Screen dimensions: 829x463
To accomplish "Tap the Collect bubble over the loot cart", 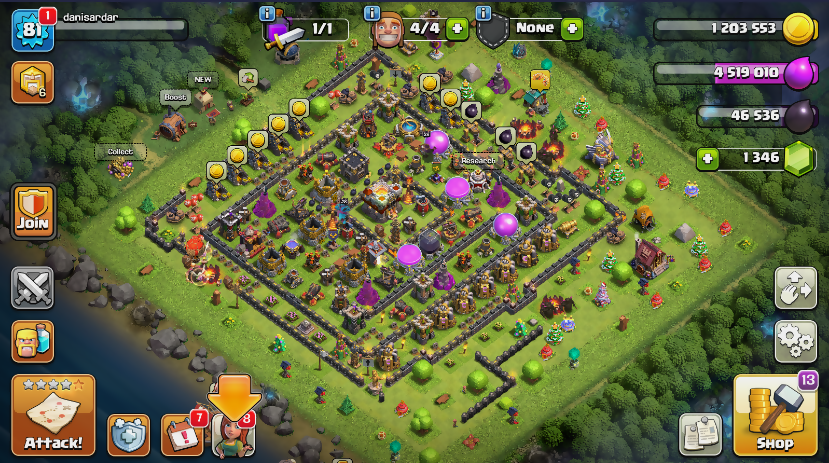I will (x=120, y=152).
